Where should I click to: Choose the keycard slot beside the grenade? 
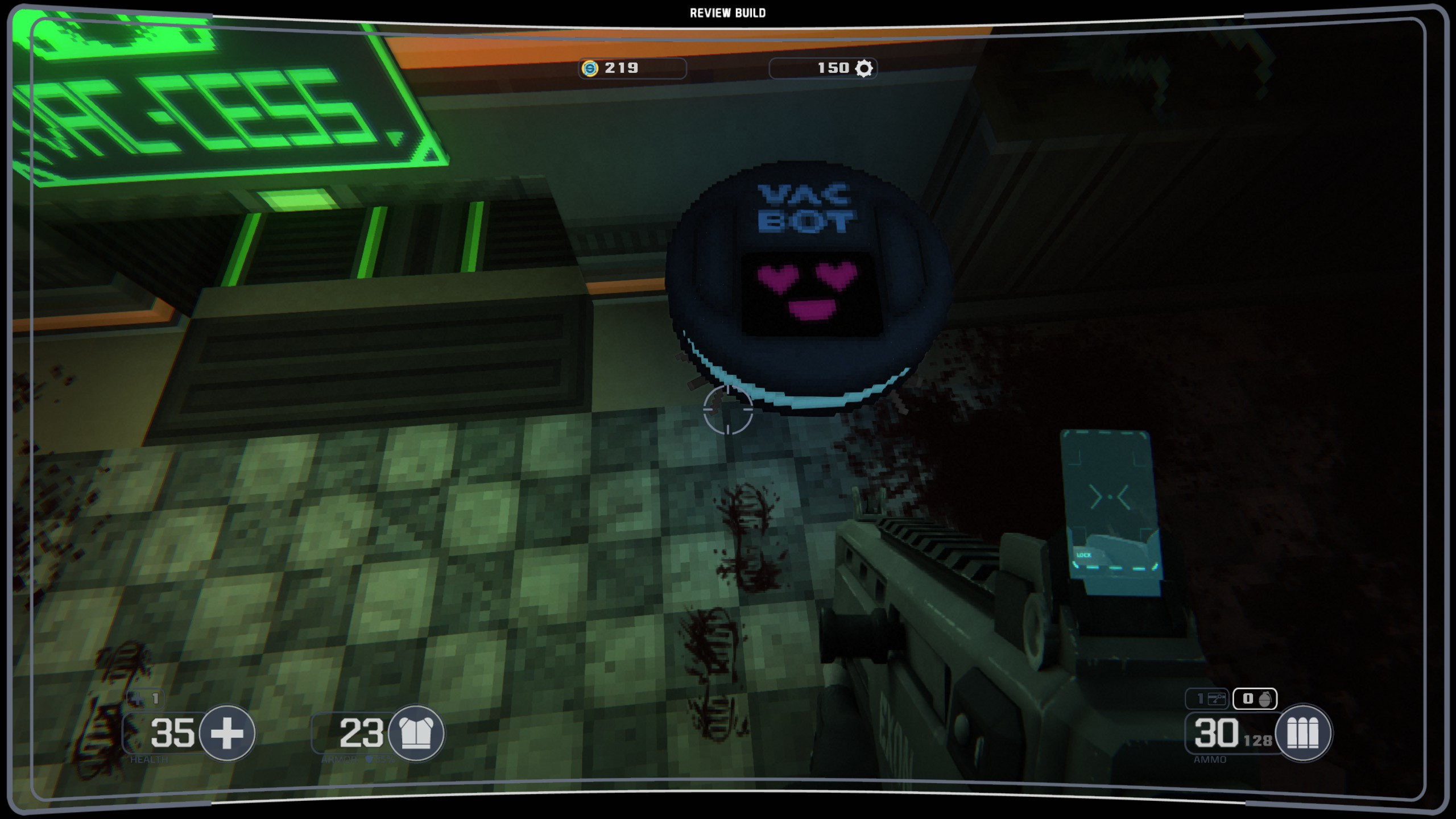(x=1207, y=698)
